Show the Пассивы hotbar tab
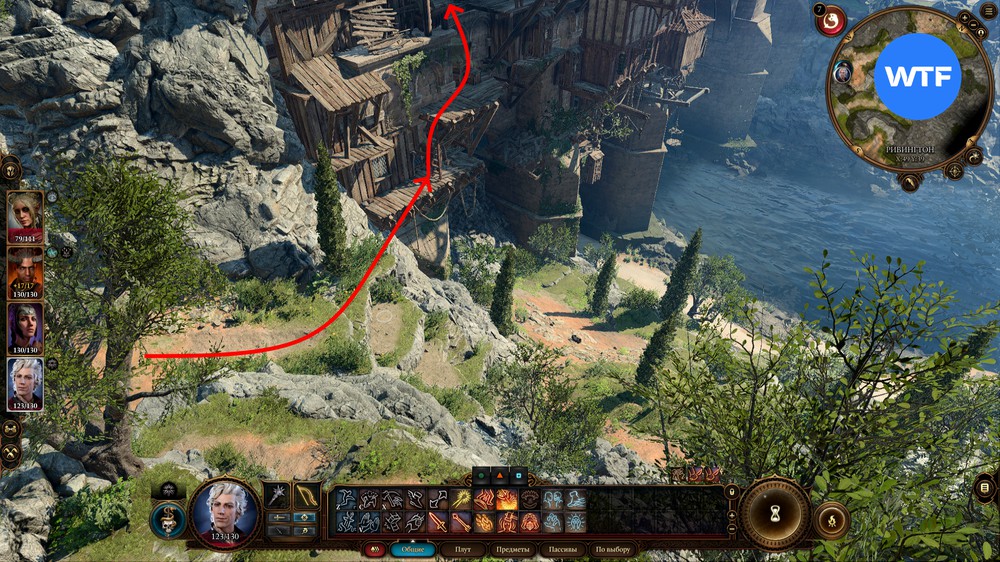The width and height of the screenshot is (1000, 562). point(561,549)
